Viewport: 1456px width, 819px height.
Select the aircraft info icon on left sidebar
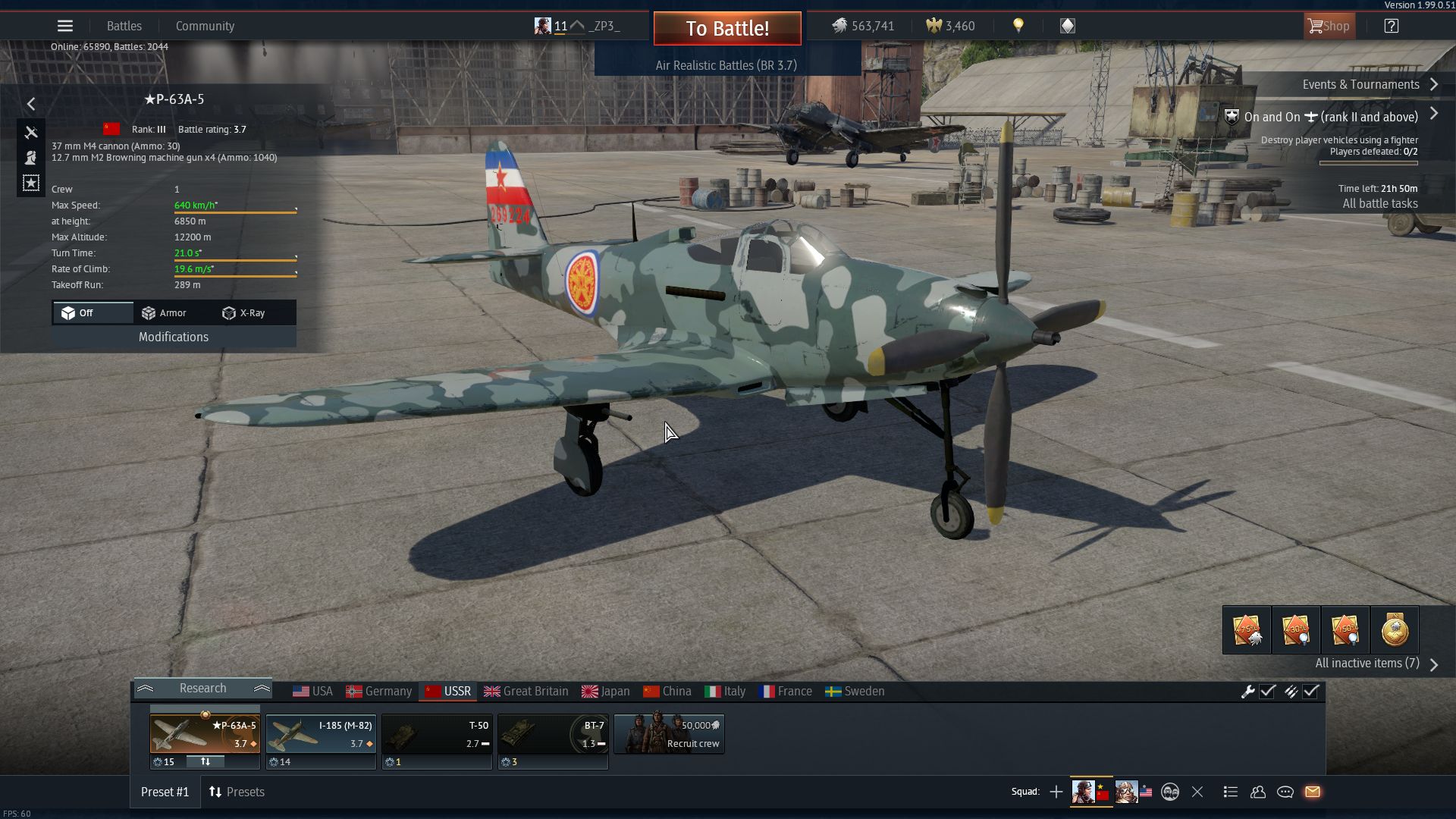[31, 133]
